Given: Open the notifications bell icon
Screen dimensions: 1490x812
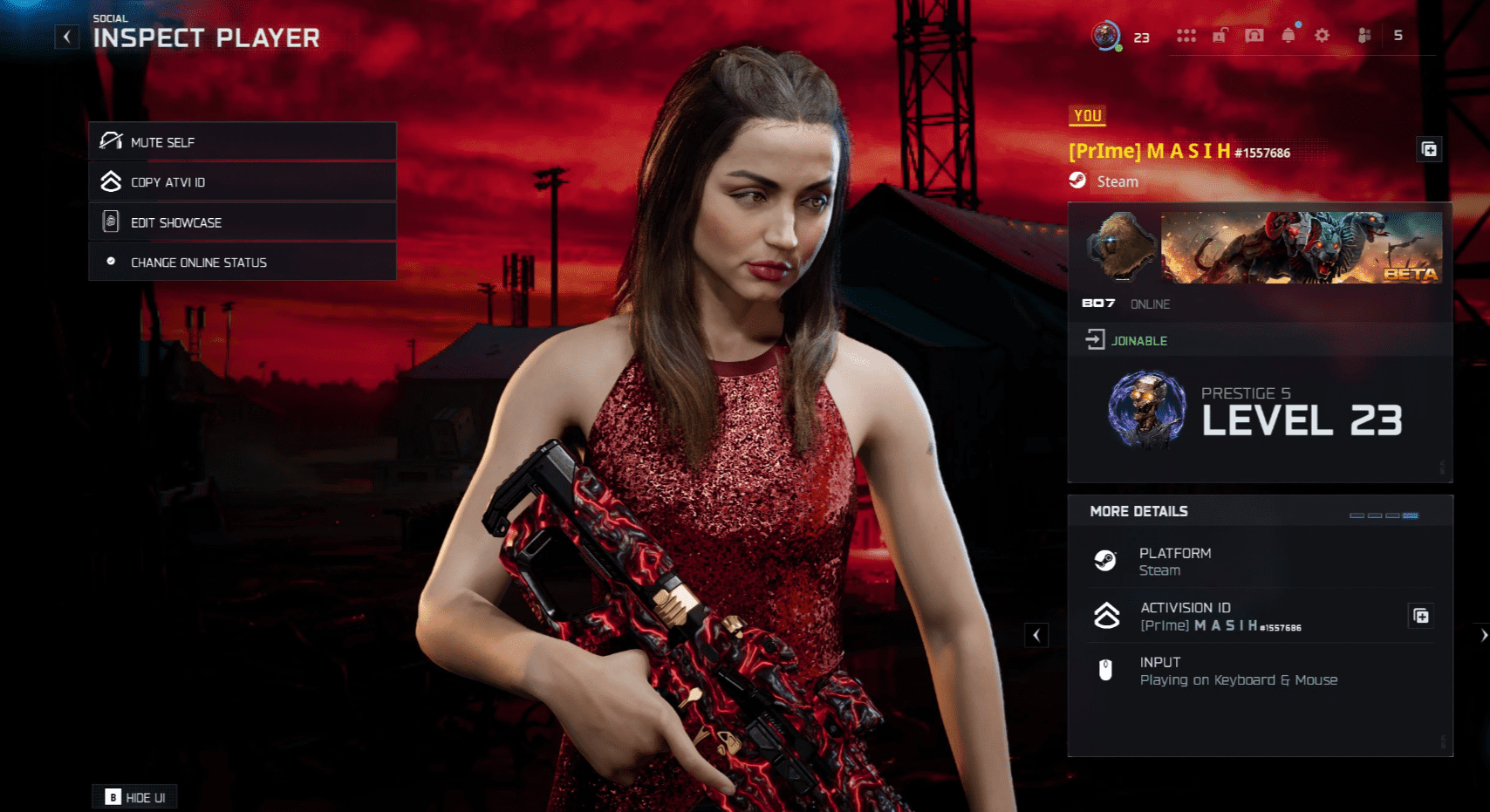Looking at the screenshot, I should 1288,35.
